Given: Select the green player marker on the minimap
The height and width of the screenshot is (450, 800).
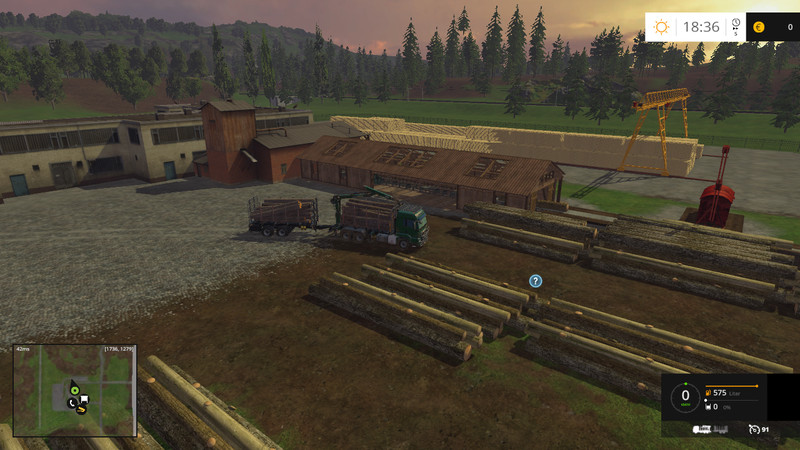Looking at the screenshot, I should 74,389.
